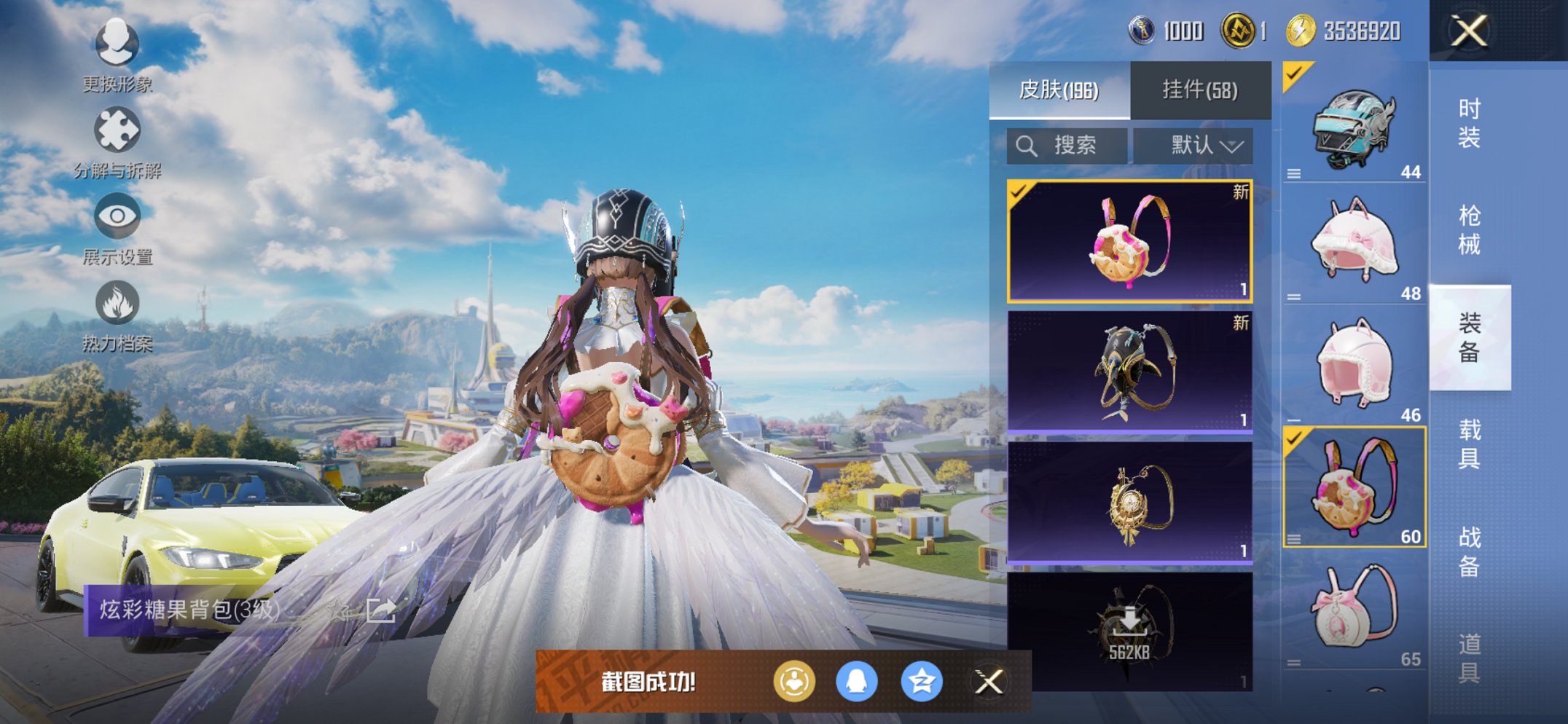Switch to the 枪械 category

[1469, 229]
